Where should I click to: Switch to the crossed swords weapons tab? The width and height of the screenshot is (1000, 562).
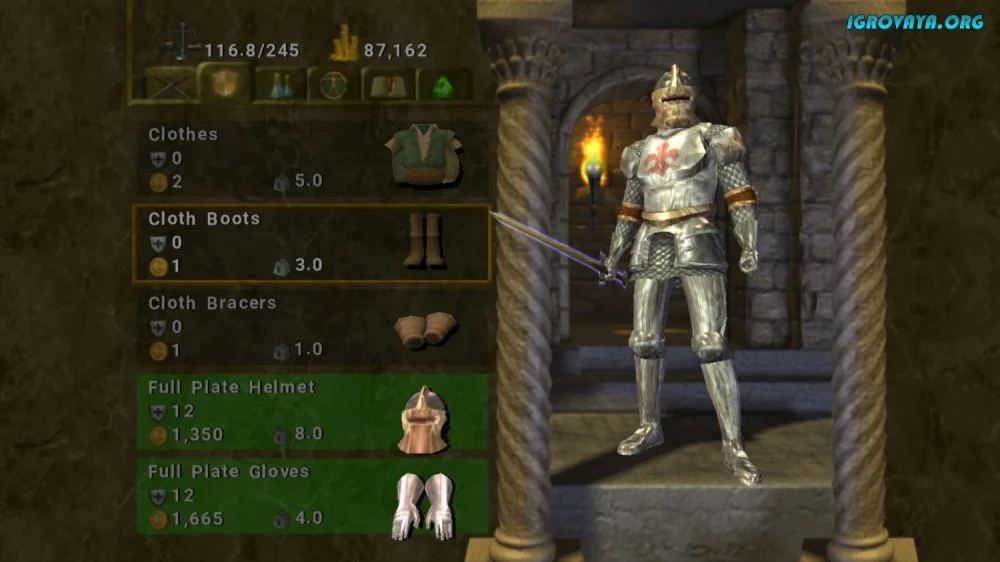(170, 85)
